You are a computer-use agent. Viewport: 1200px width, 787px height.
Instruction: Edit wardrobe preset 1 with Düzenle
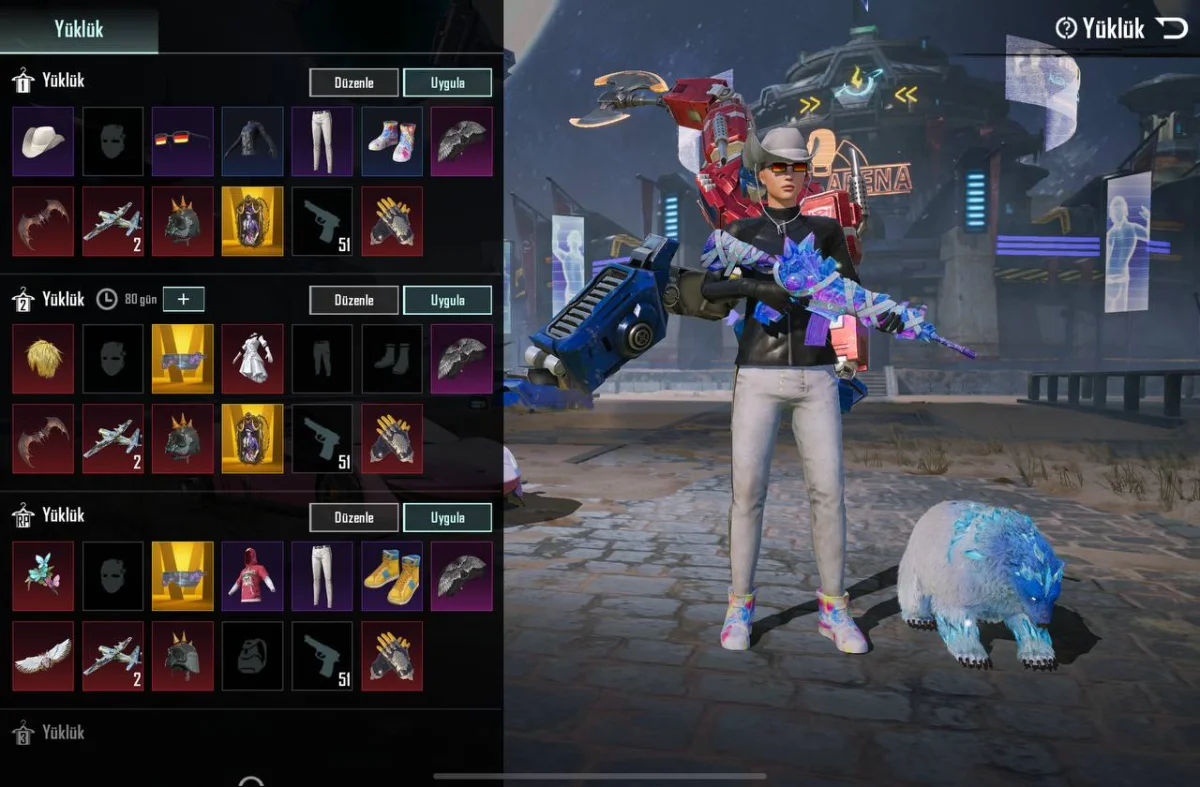353,82
